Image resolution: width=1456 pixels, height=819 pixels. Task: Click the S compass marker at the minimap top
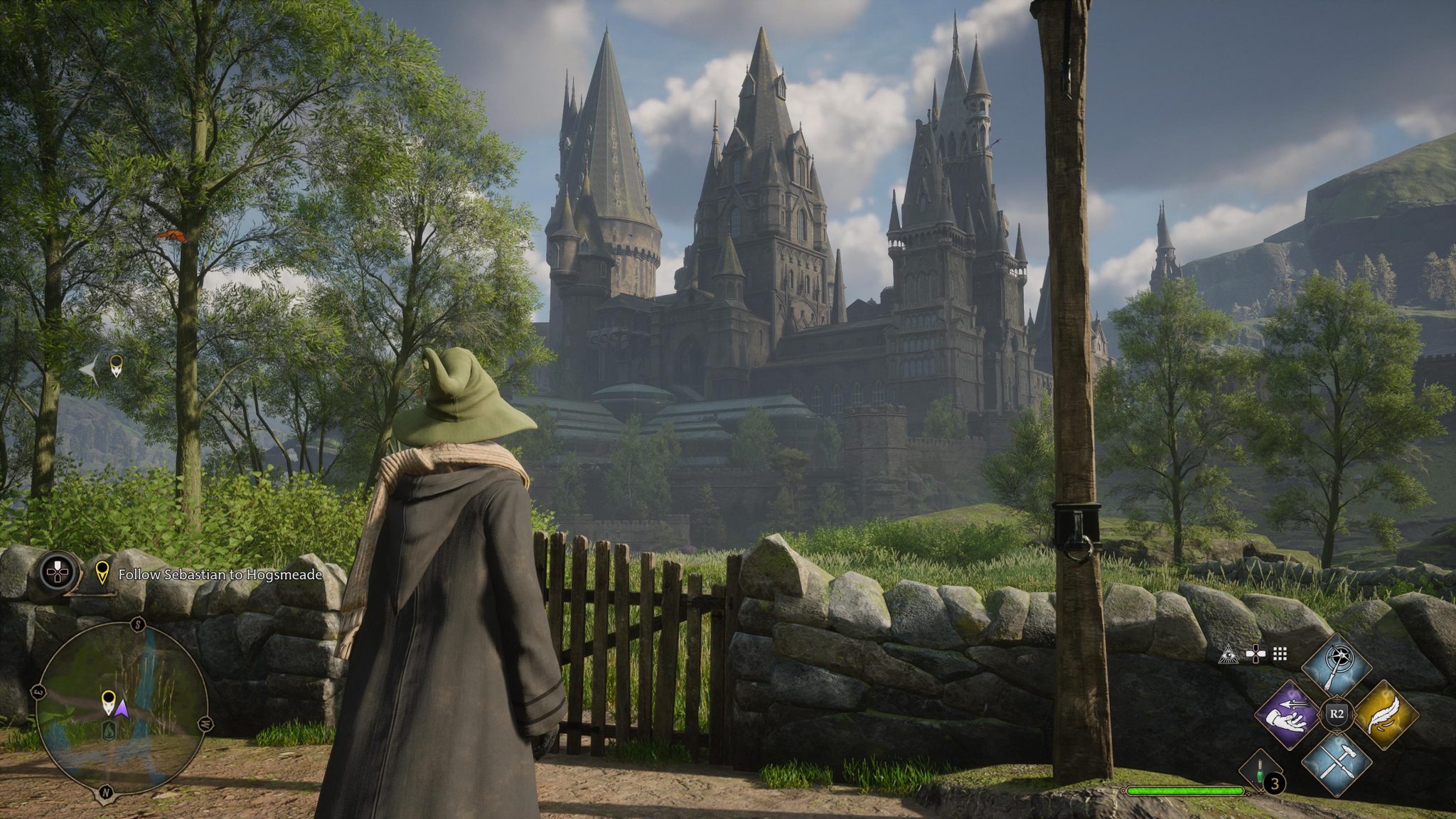138,625
